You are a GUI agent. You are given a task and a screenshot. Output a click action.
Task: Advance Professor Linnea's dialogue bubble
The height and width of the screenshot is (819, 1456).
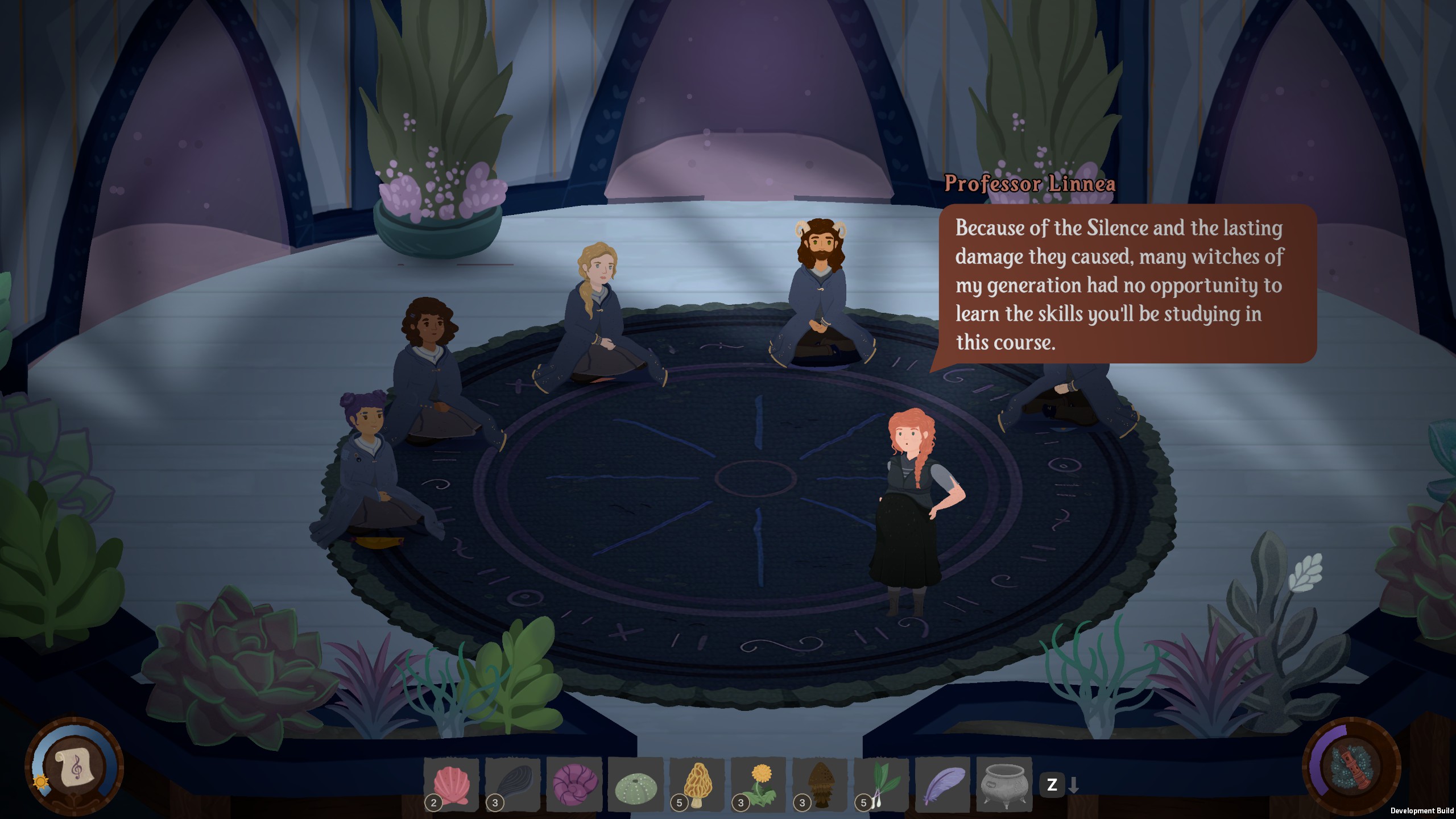pos(1126,284)
